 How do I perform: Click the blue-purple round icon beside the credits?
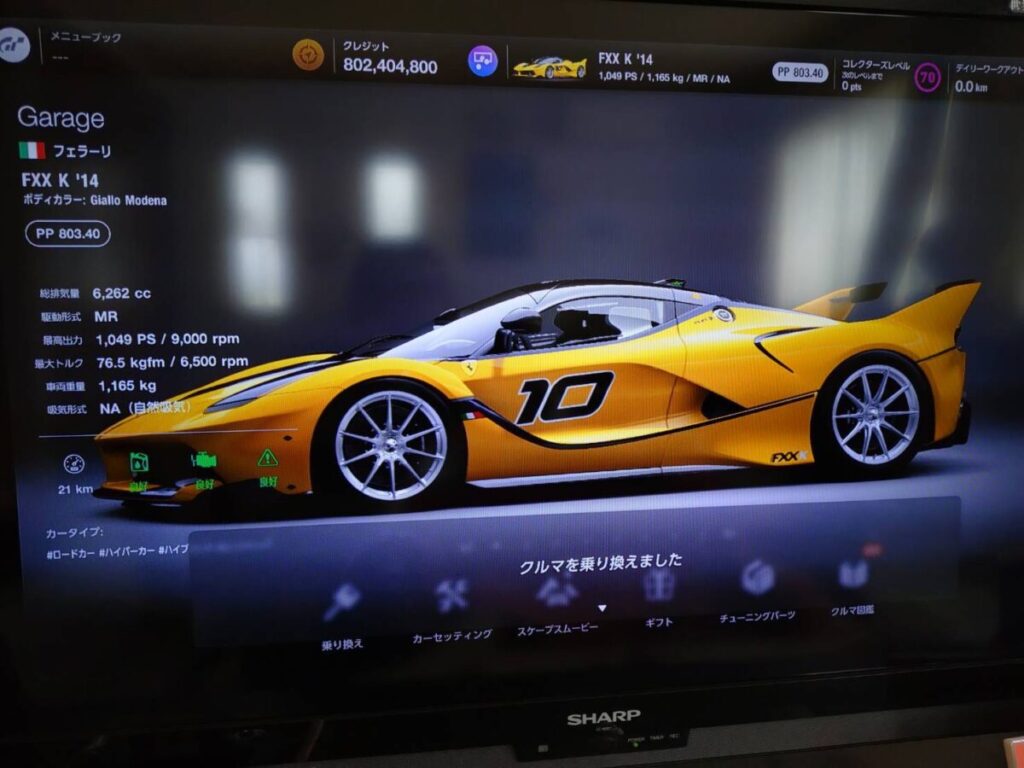click(483, 61)
